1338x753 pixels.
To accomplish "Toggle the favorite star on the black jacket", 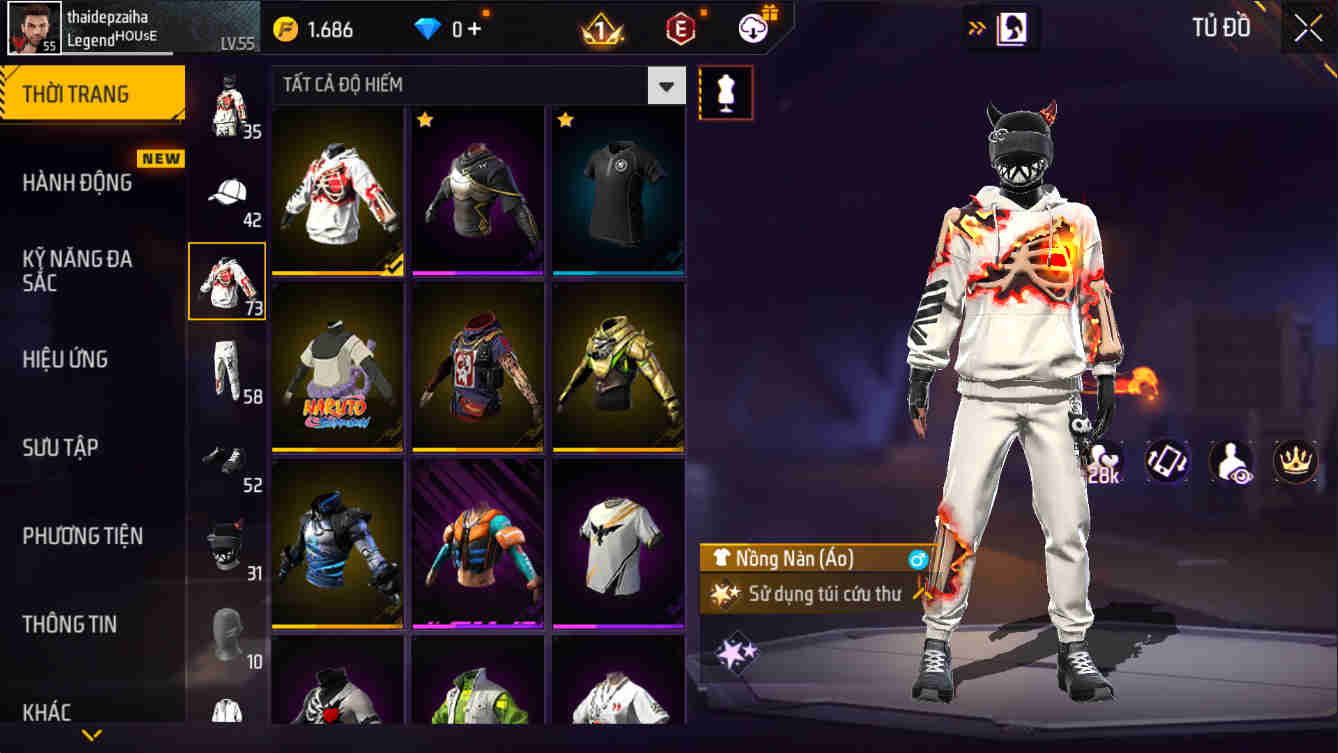I will 426,119.
